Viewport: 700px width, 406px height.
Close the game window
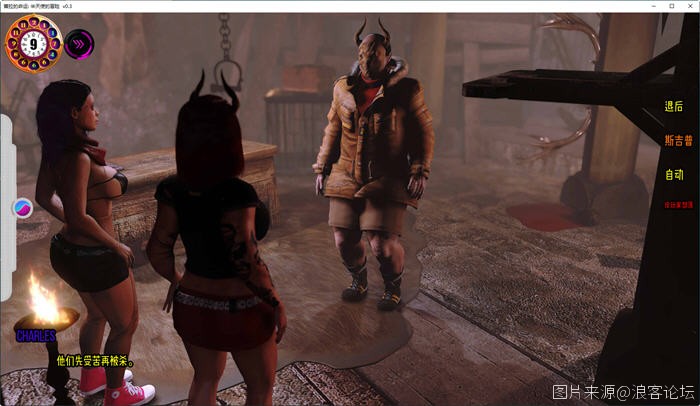(x=687, y=6)
